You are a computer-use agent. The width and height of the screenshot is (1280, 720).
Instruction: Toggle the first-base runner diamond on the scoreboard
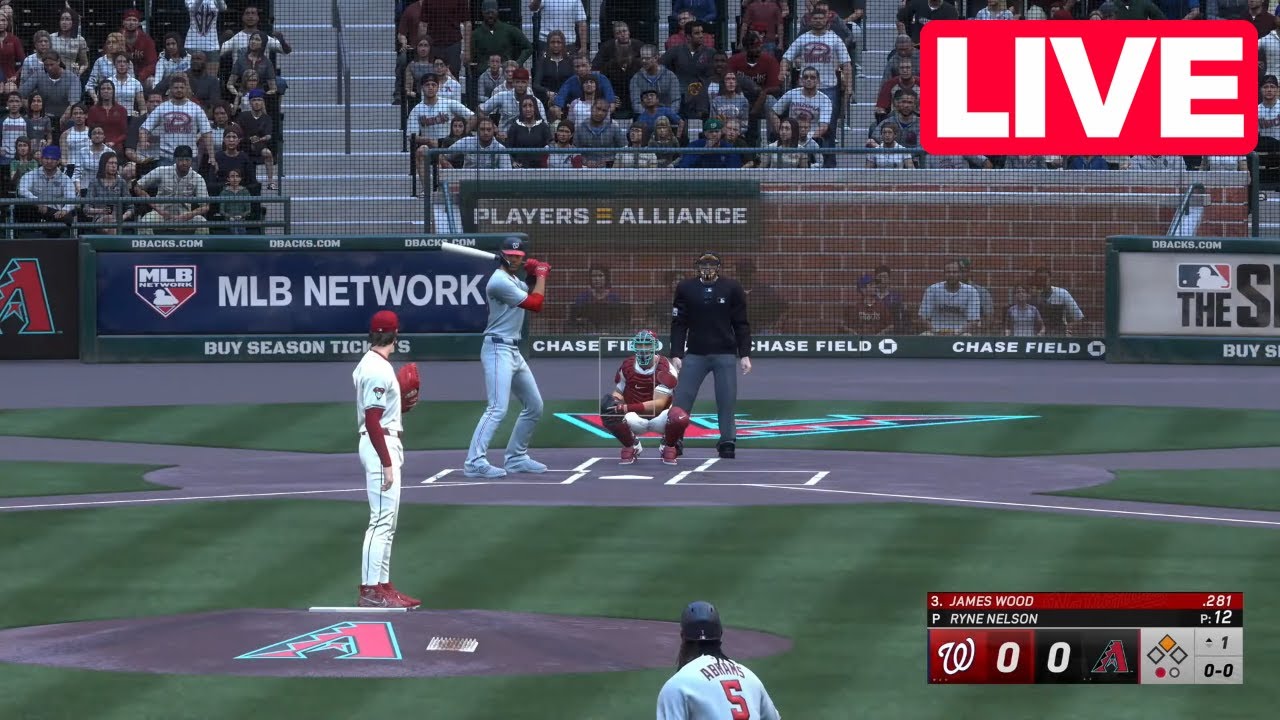point(1179,653)
